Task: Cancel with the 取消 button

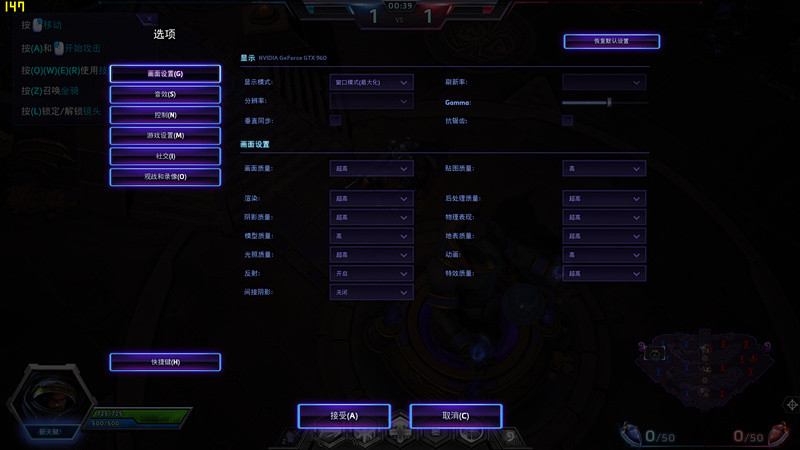Action: coord(455,415)
